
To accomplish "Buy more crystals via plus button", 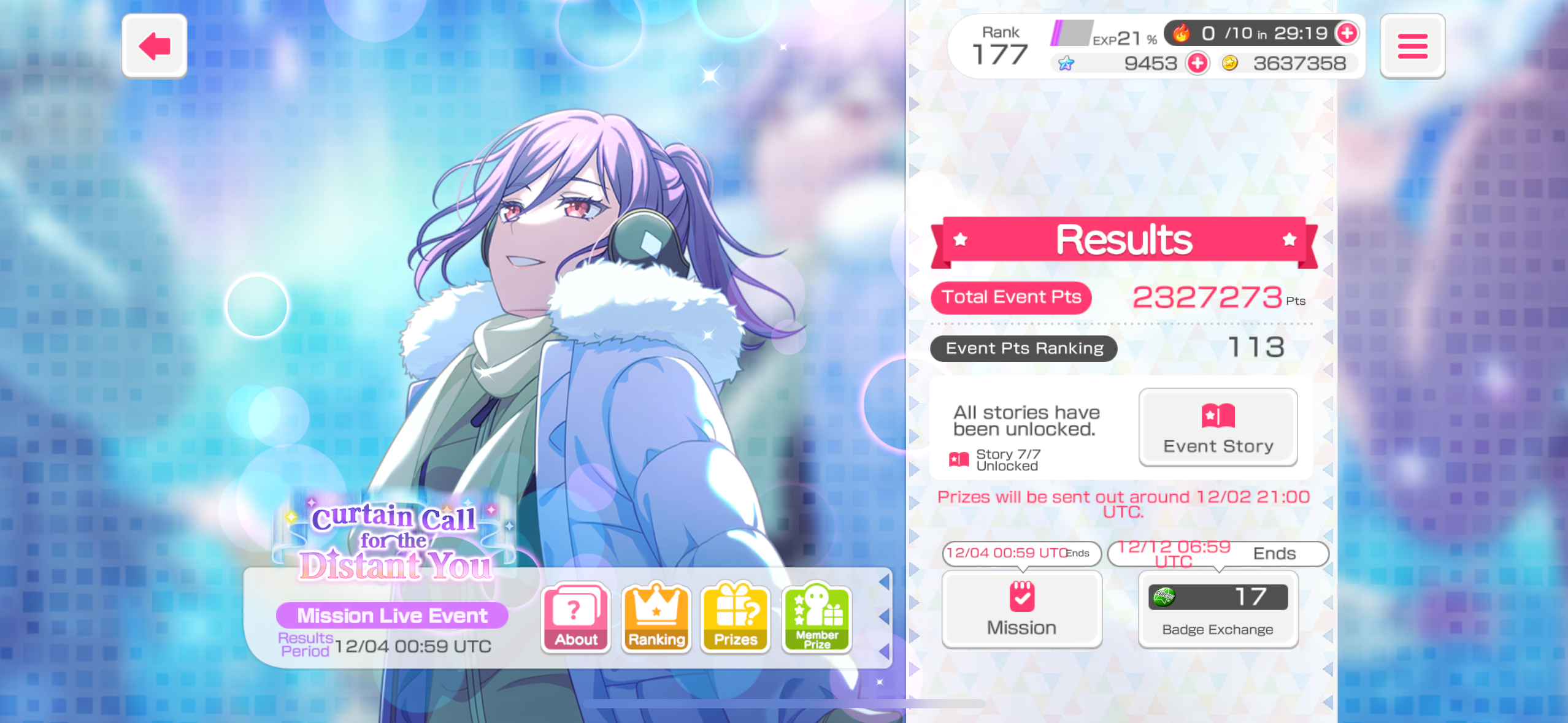I will coord(1197,63).
